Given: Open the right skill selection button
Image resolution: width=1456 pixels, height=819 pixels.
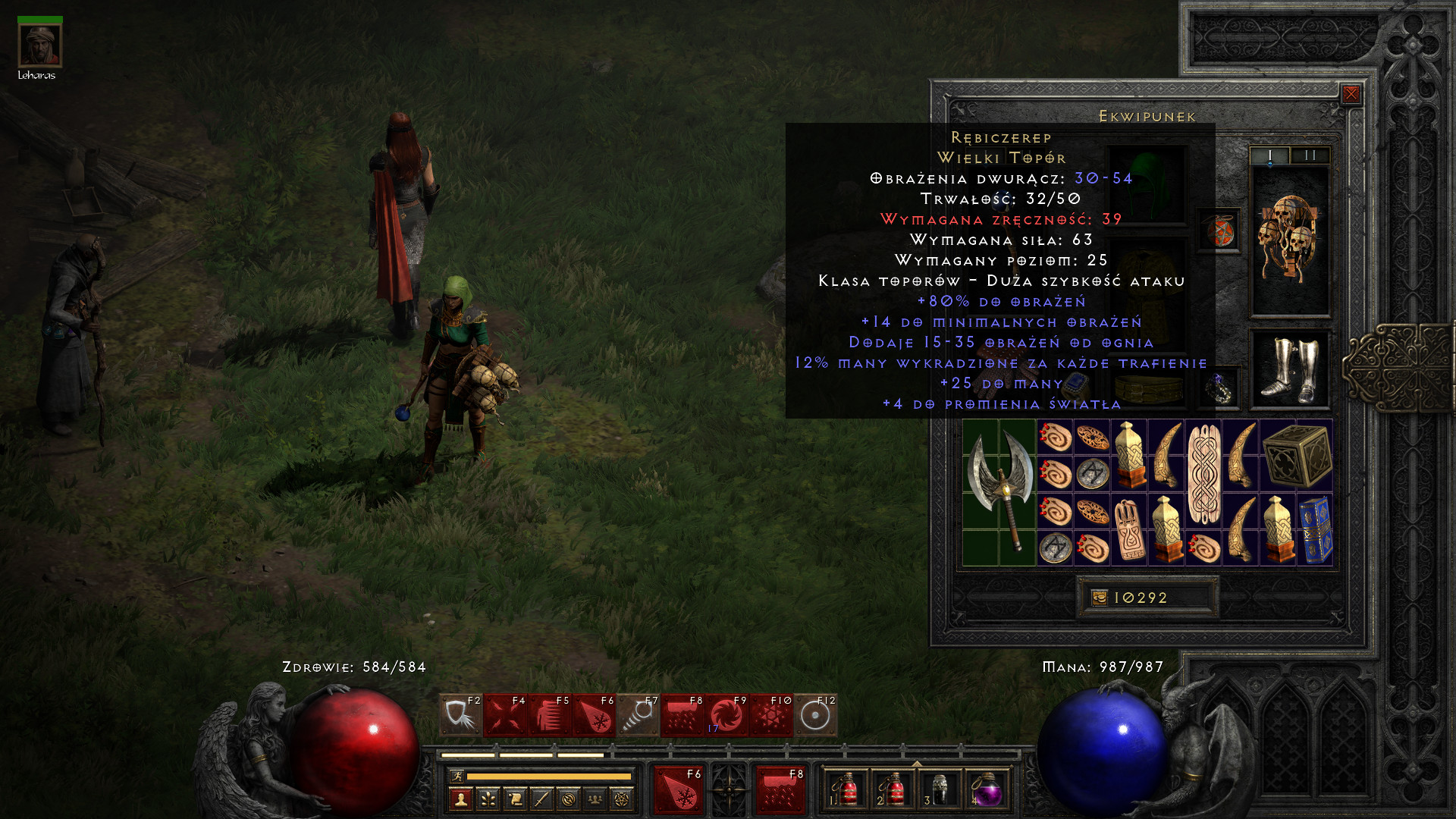Looking at the screenshot, I should 780,789.
